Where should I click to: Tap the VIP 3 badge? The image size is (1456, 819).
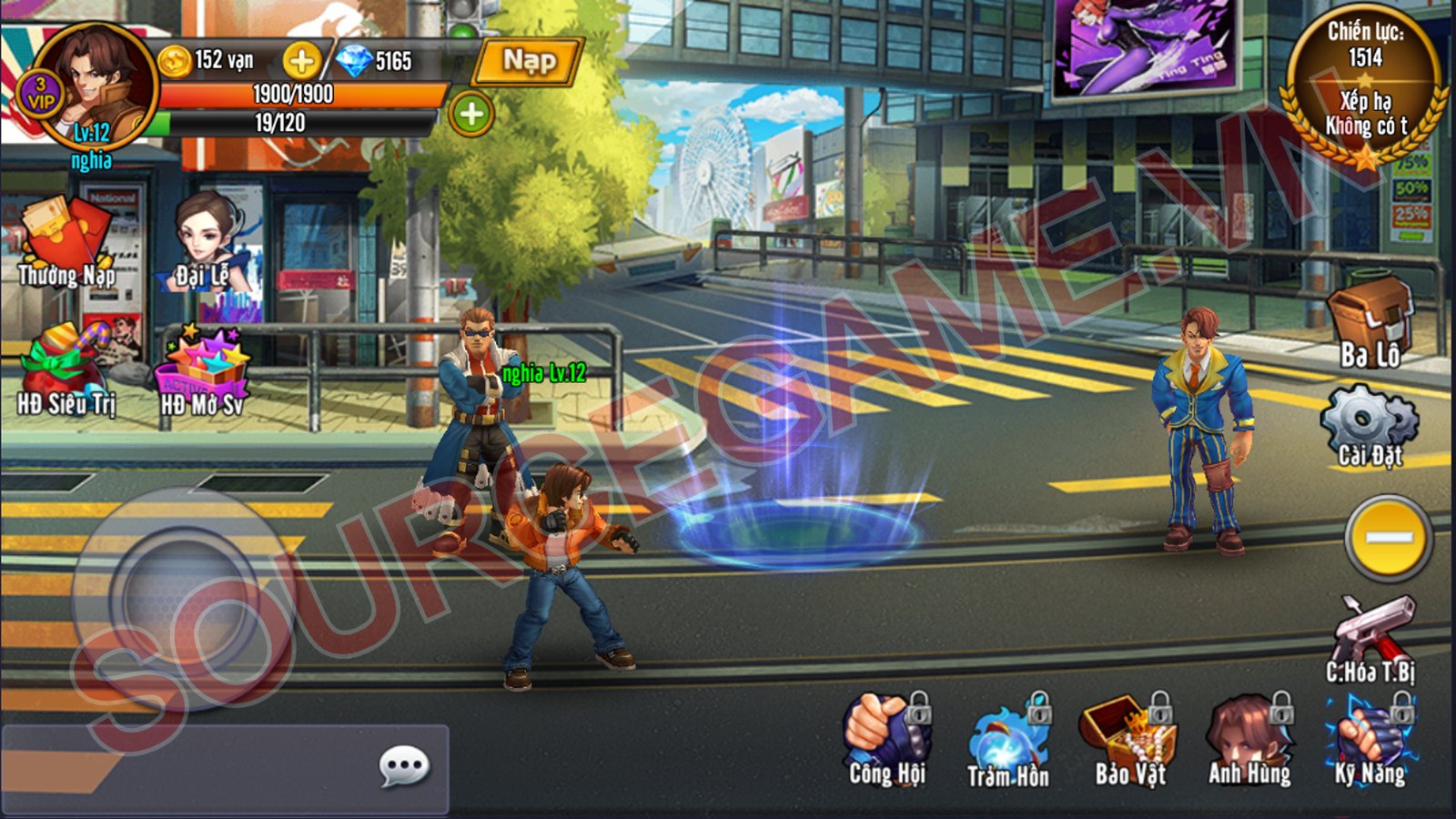coord(39,95)
